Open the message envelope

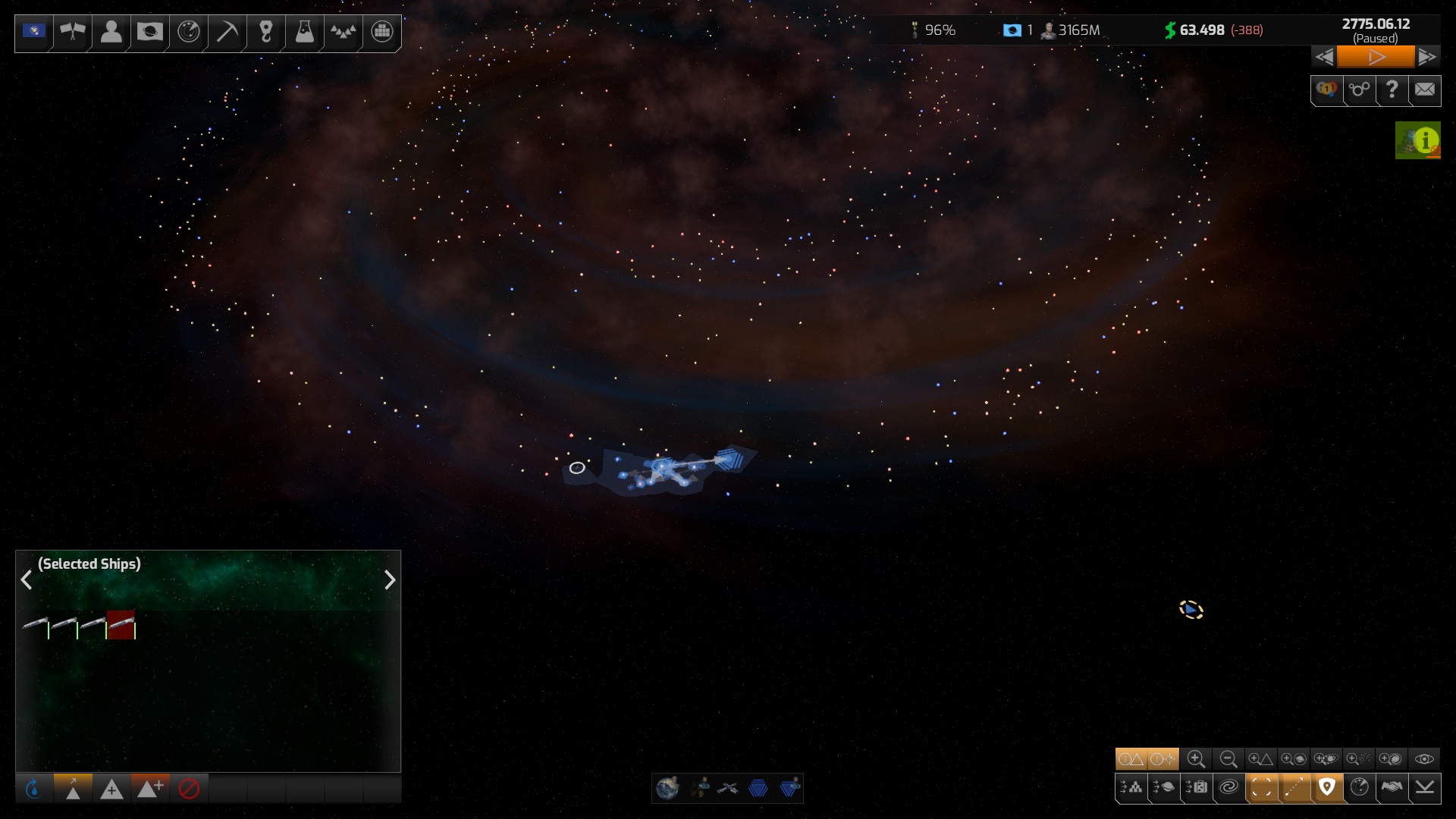pos(1424,90)
